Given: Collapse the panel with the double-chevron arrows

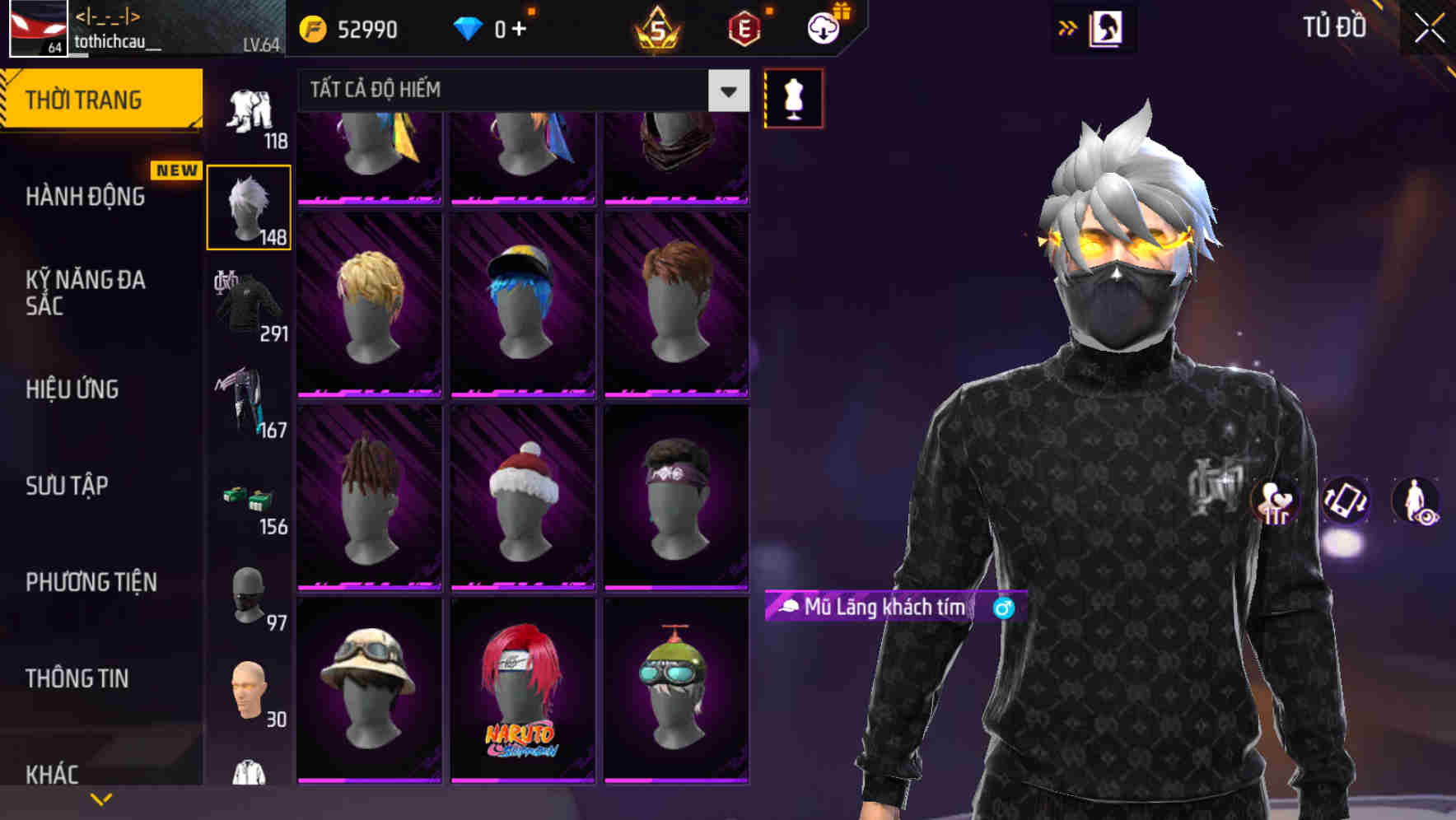Looking at the screenshot, I should click(1068, 26).
